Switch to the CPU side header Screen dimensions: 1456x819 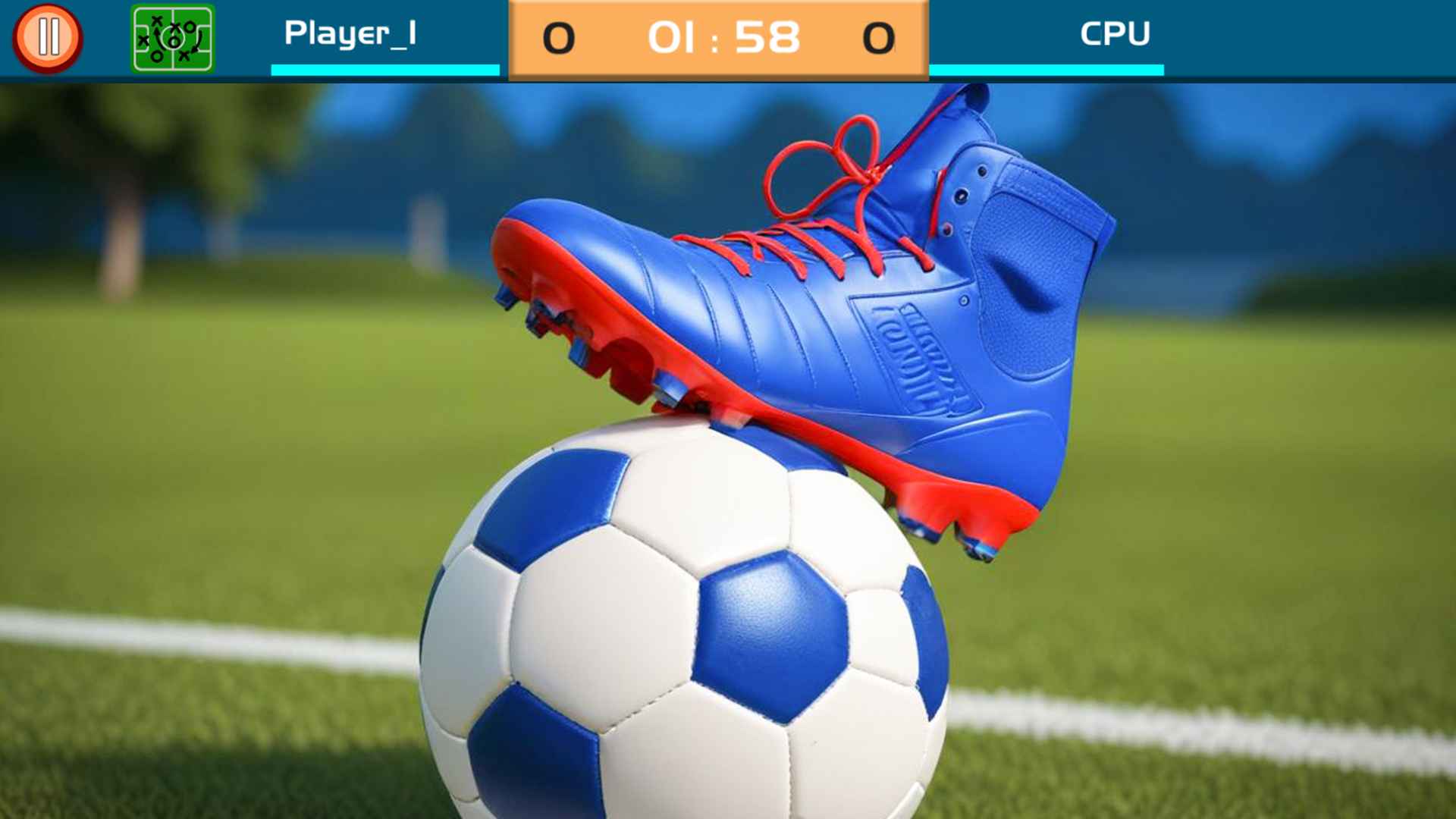[x=1116, y=33]
